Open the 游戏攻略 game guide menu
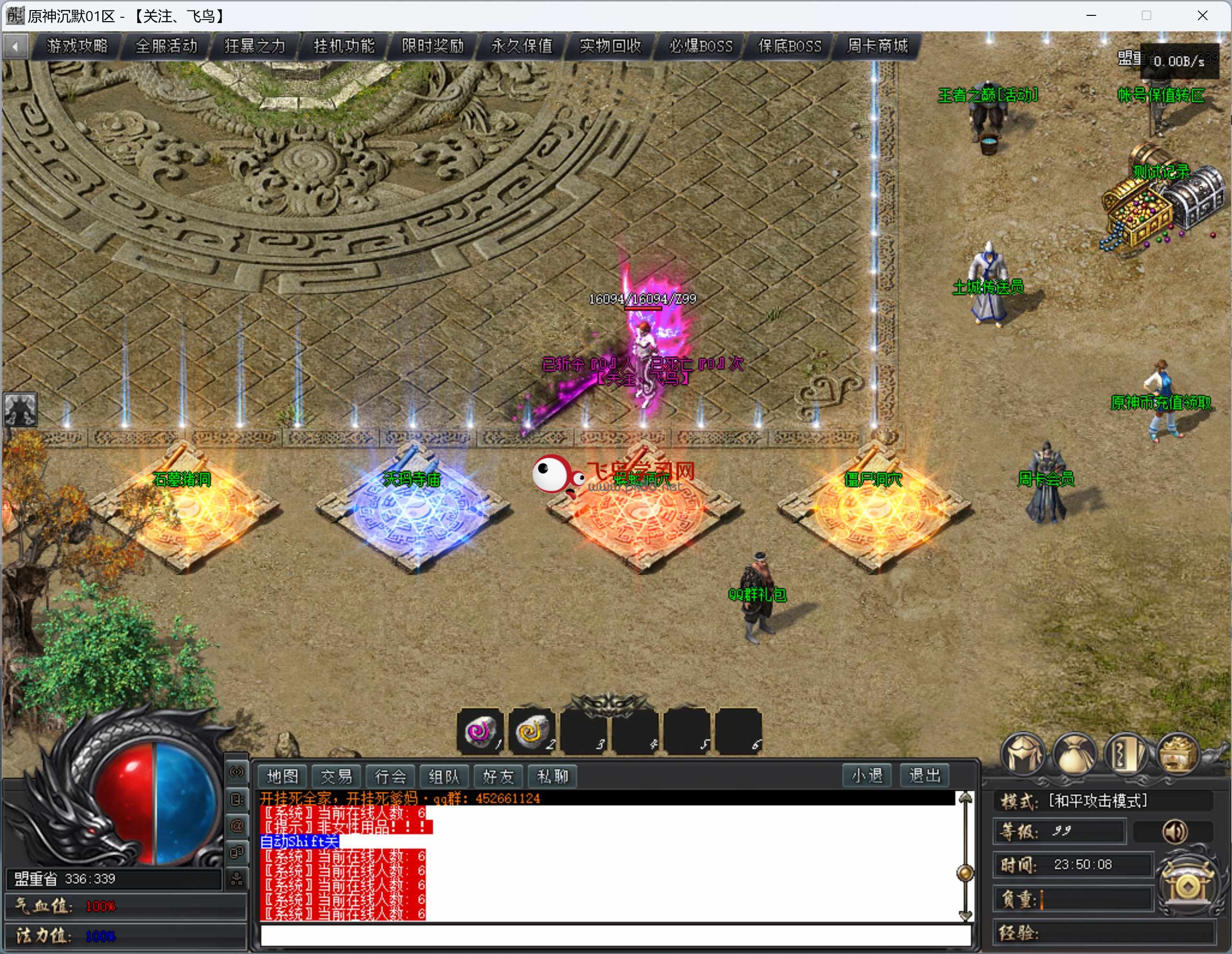Image resolution: width=1232 pixels, height=954 pixels. click(x=77, y=46)
